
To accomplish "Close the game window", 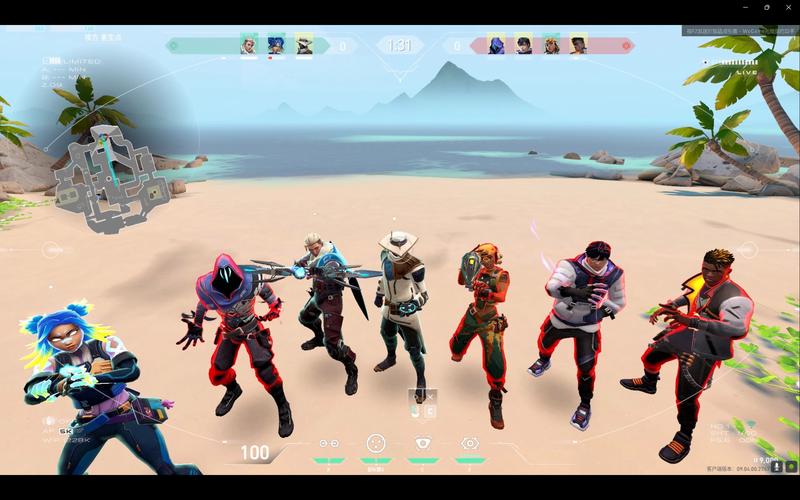I will tap(789, 7).
